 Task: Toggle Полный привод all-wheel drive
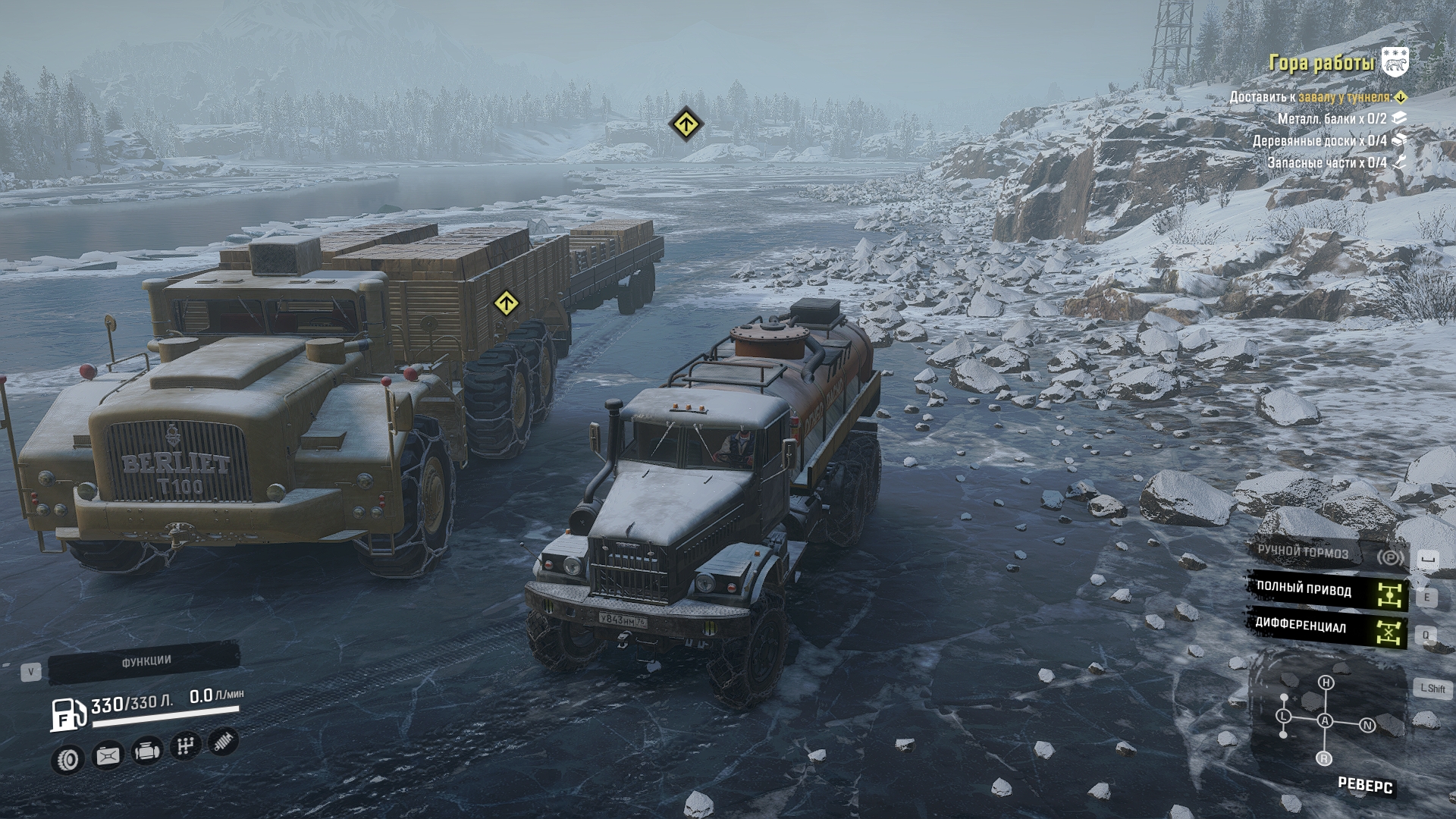[1327, 591]
